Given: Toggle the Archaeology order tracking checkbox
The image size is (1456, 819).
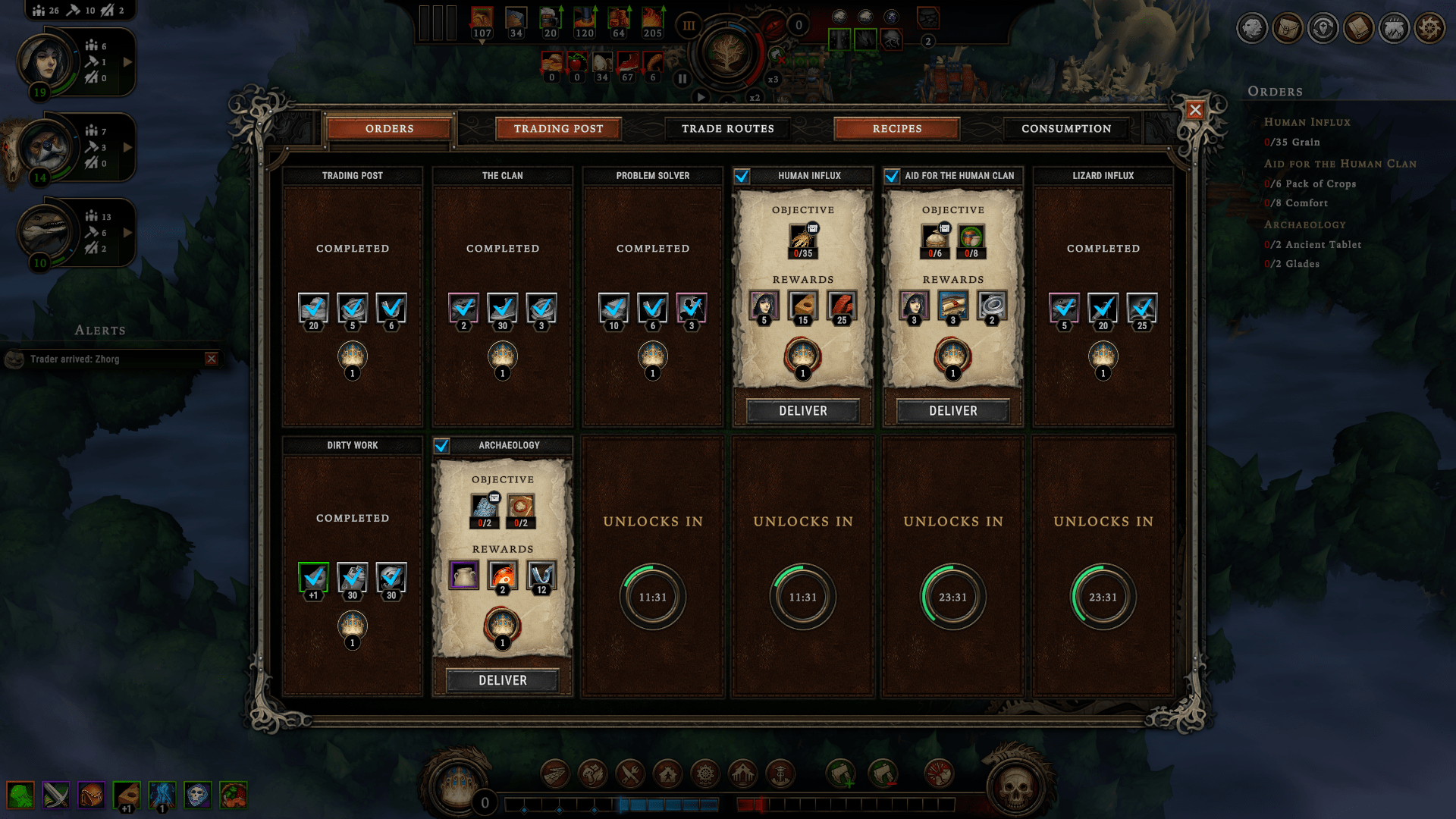Looking at the screenshot, I should pyautogui.click(x=442, y=446).
